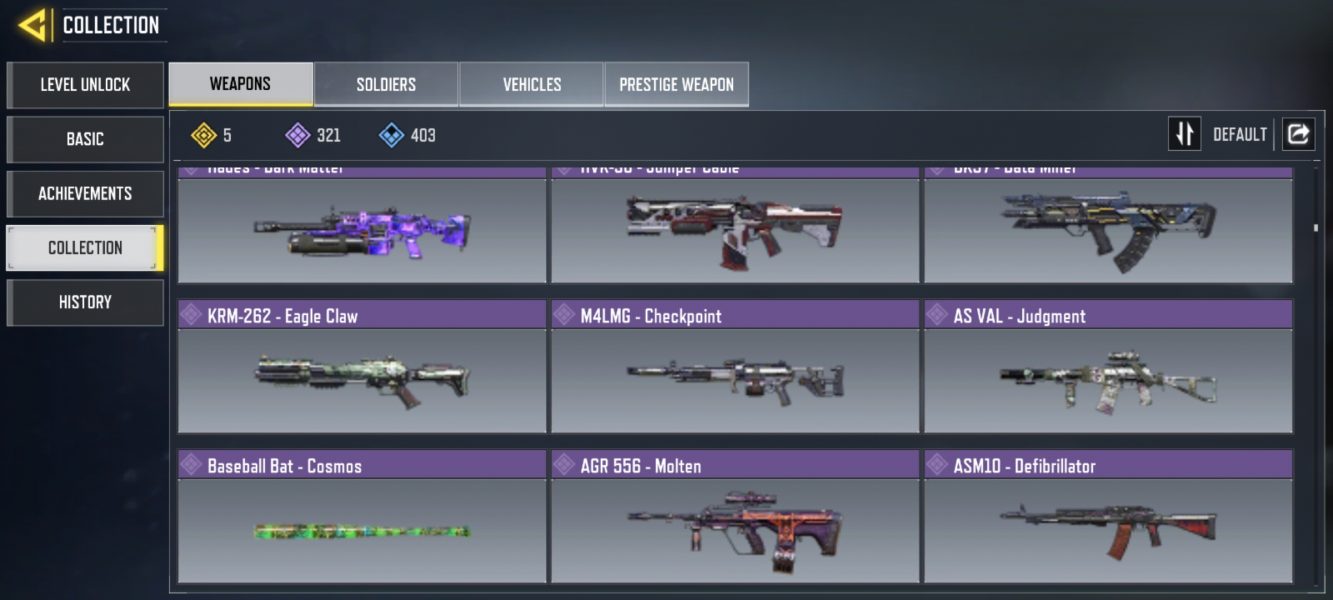The image size is (1333, 600).
Task: Pick the AGR 556 Molten weapon
Action: (x=735, y=517)
